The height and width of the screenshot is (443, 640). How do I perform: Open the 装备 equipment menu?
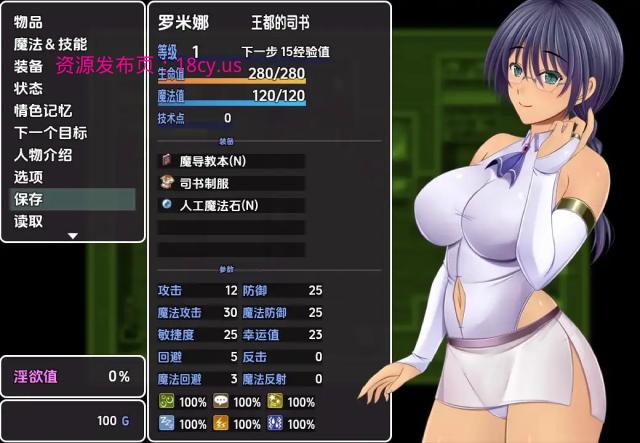[28, 66]
